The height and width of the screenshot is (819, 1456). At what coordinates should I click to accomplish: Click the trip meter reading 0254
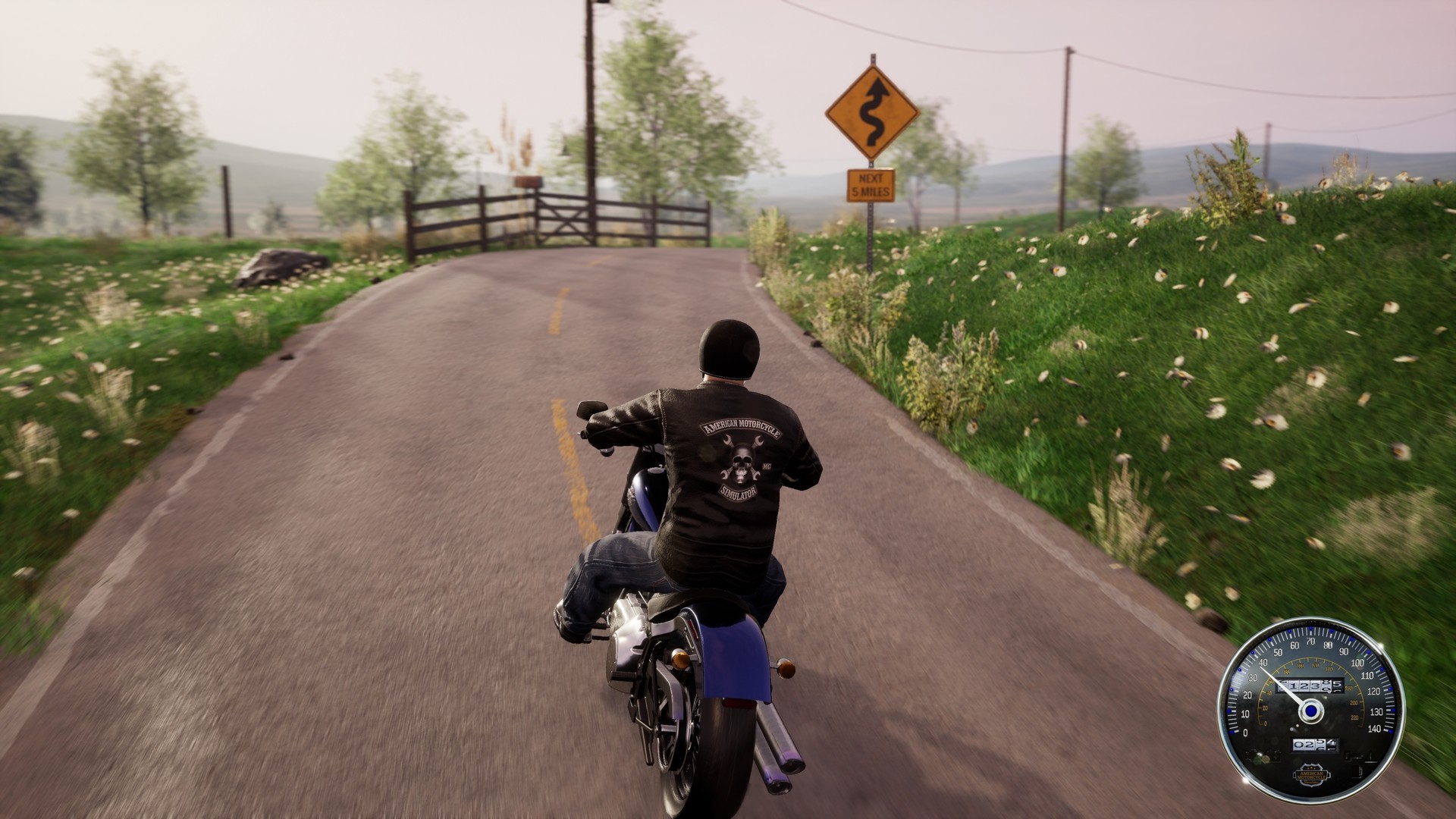[x=1315, y=745]
